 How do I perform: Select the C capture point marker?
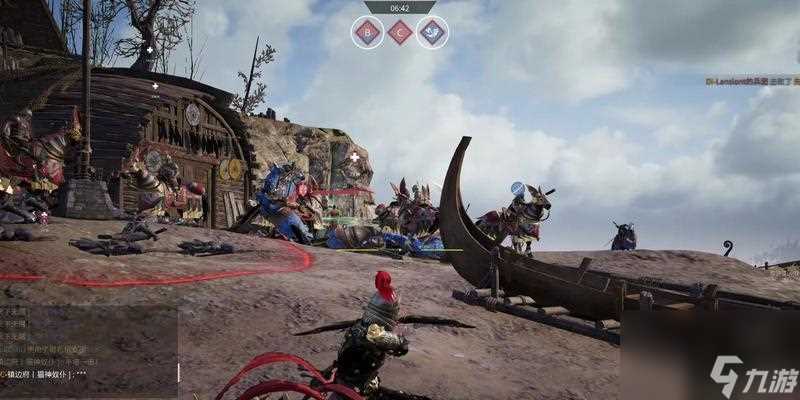point(400,32)
